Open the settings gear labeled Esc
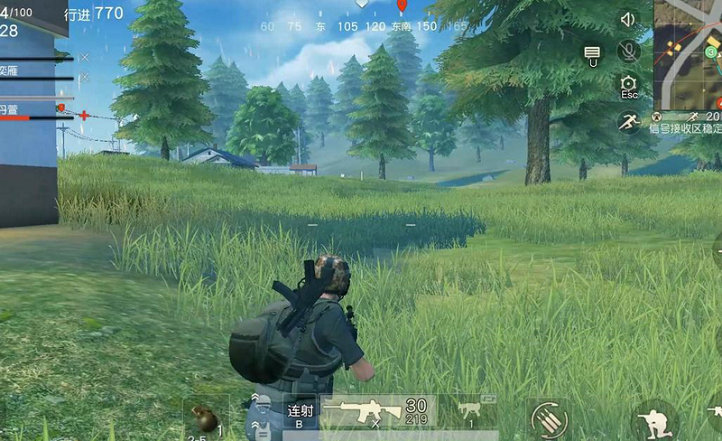This screenshot has width=722, height=441. coord(628,86)
